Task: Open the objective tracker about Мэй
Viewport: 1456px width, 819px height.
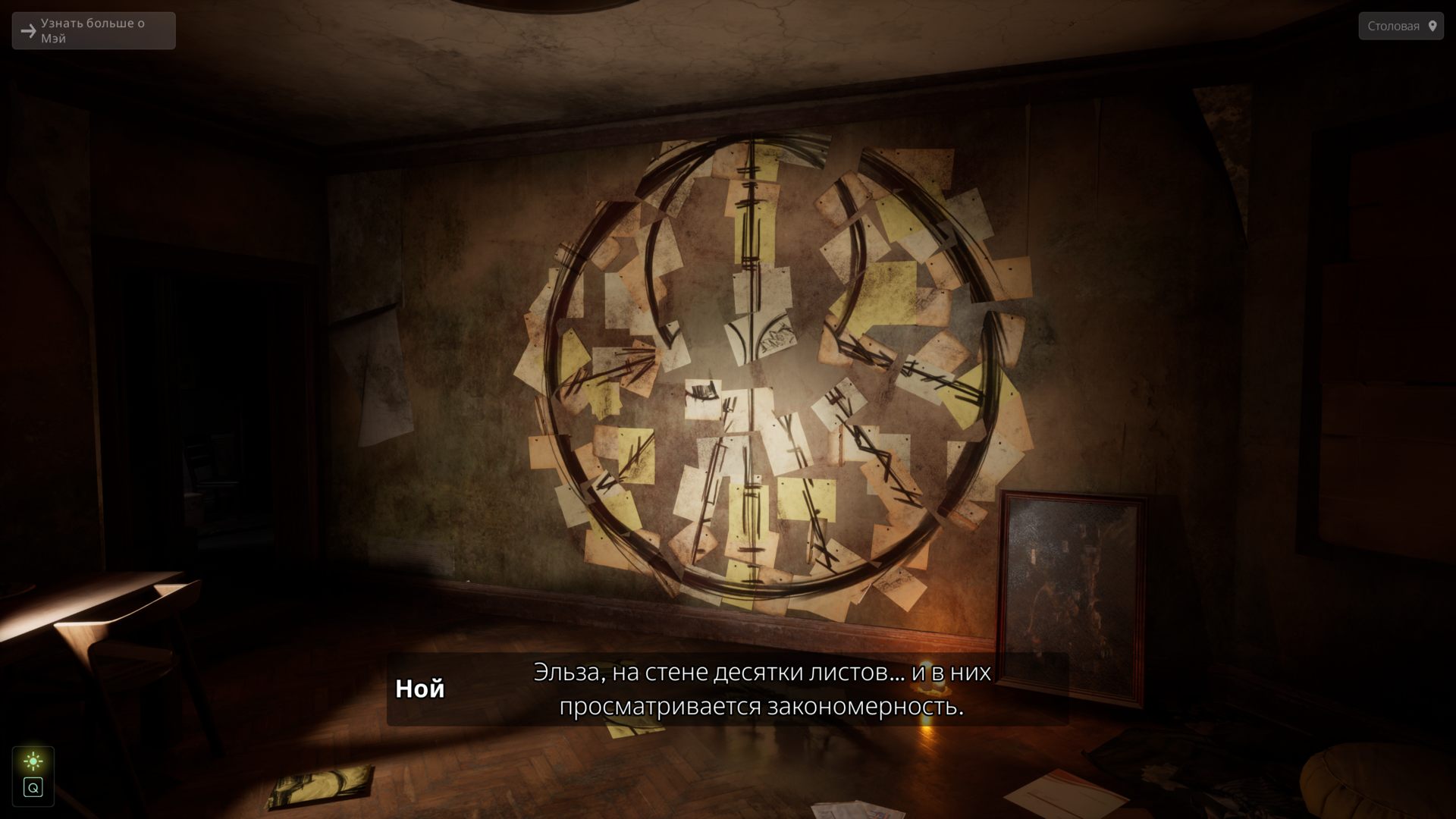Action: point(93,31)
